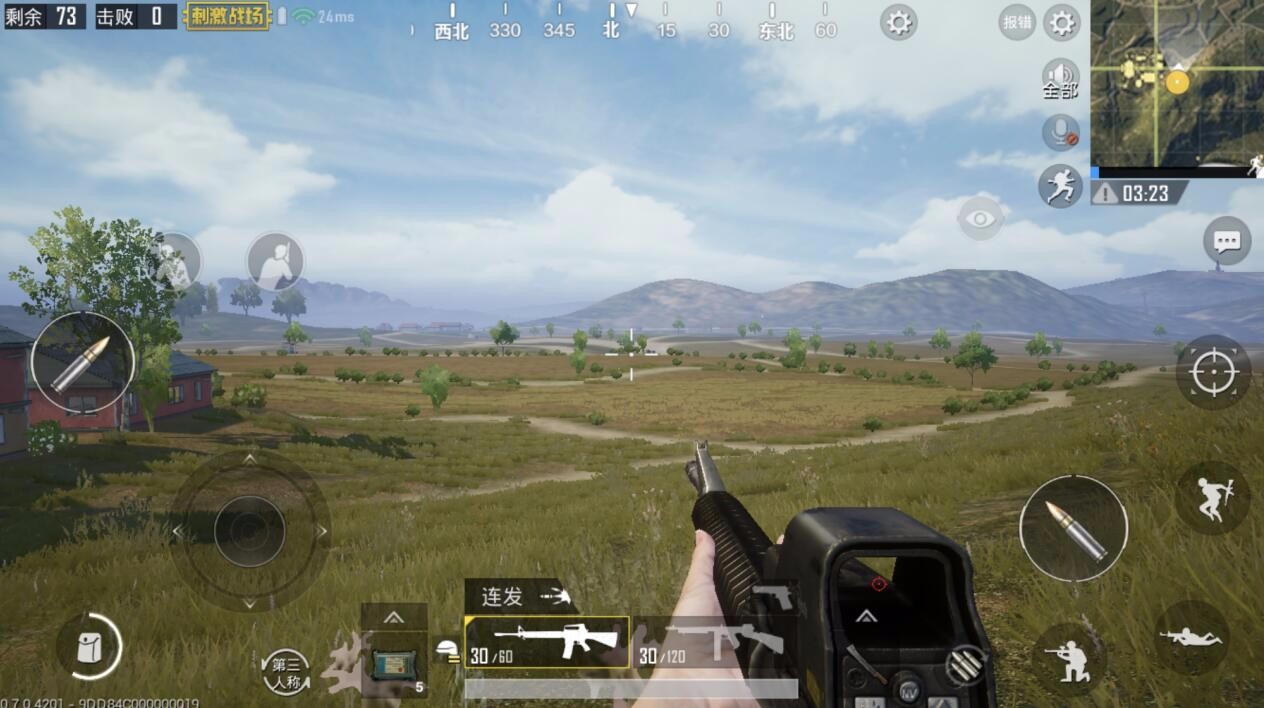
Task: Tap the eye free-look icon
Action: 980,218
